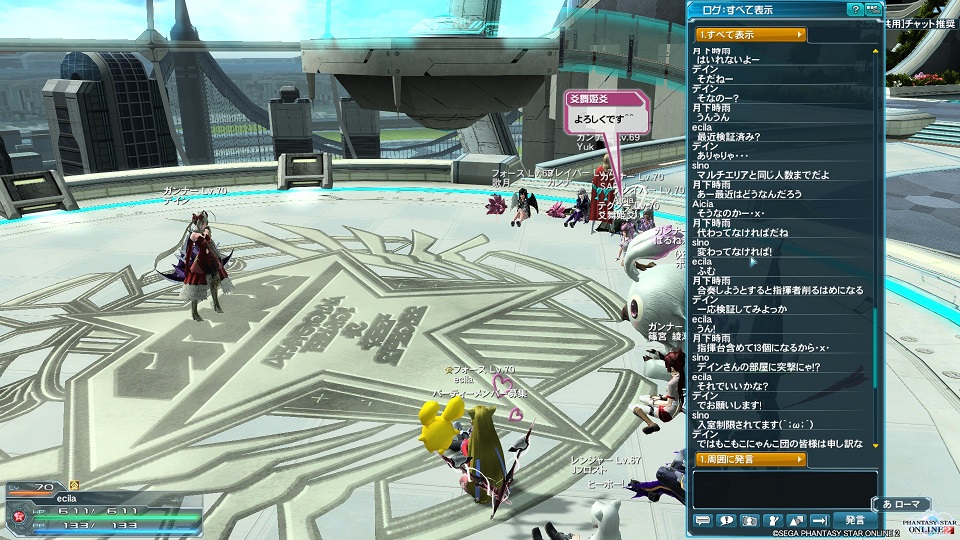960x540 pixels.
Task: Choose the exclamation speech bubble icon
Action: point(726,520)
